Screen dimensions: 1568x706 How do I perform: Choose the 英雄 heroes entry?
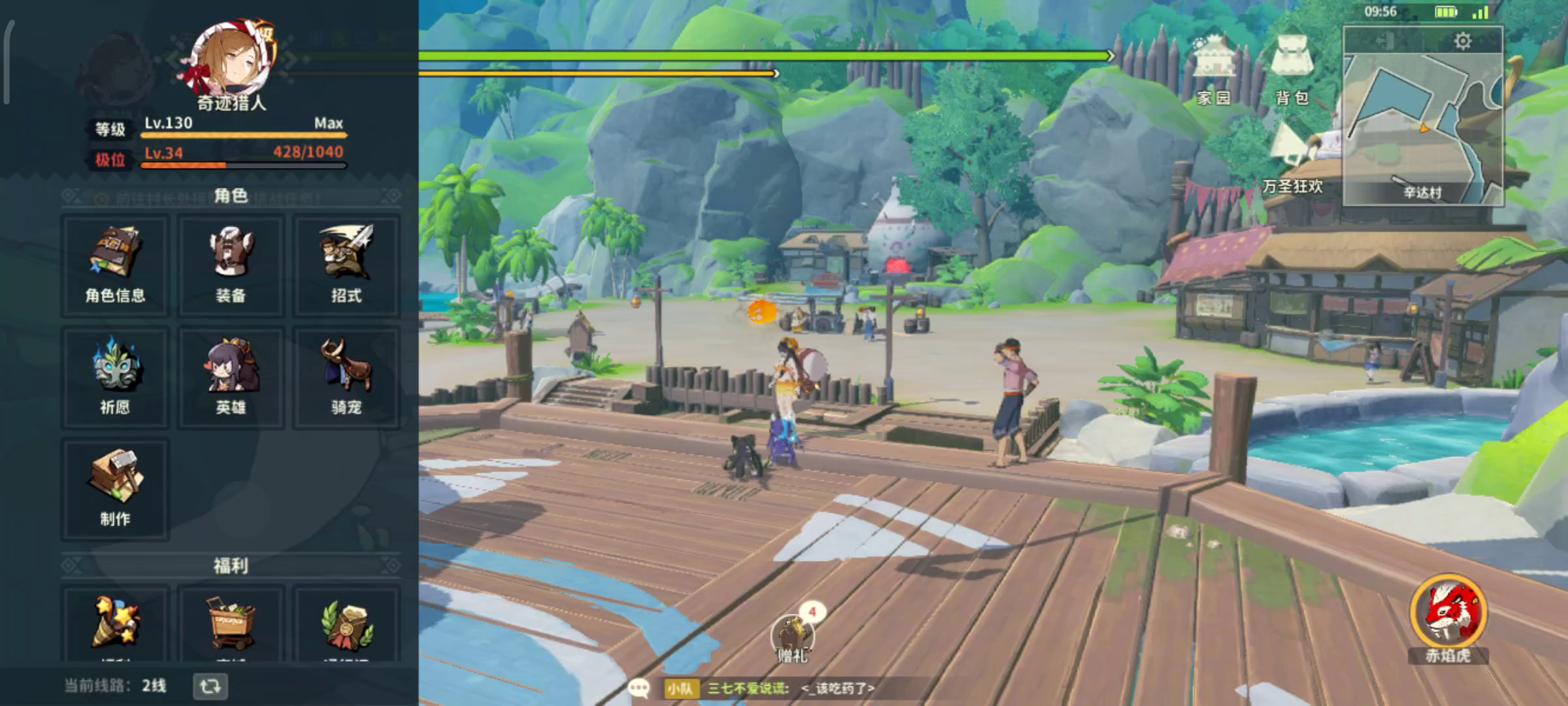(x=231, y=378)
